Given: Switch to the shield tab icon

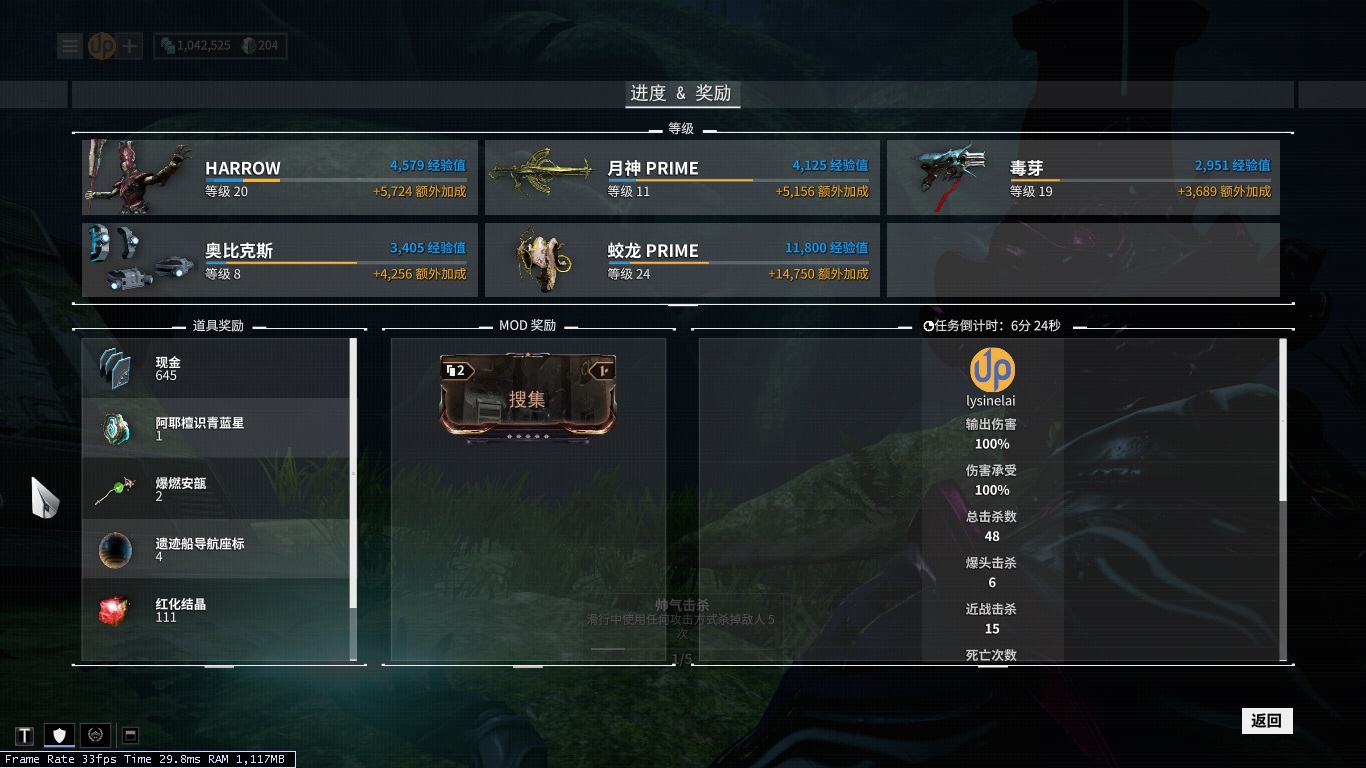Looking at the screenshot, I should pos(60,736).
